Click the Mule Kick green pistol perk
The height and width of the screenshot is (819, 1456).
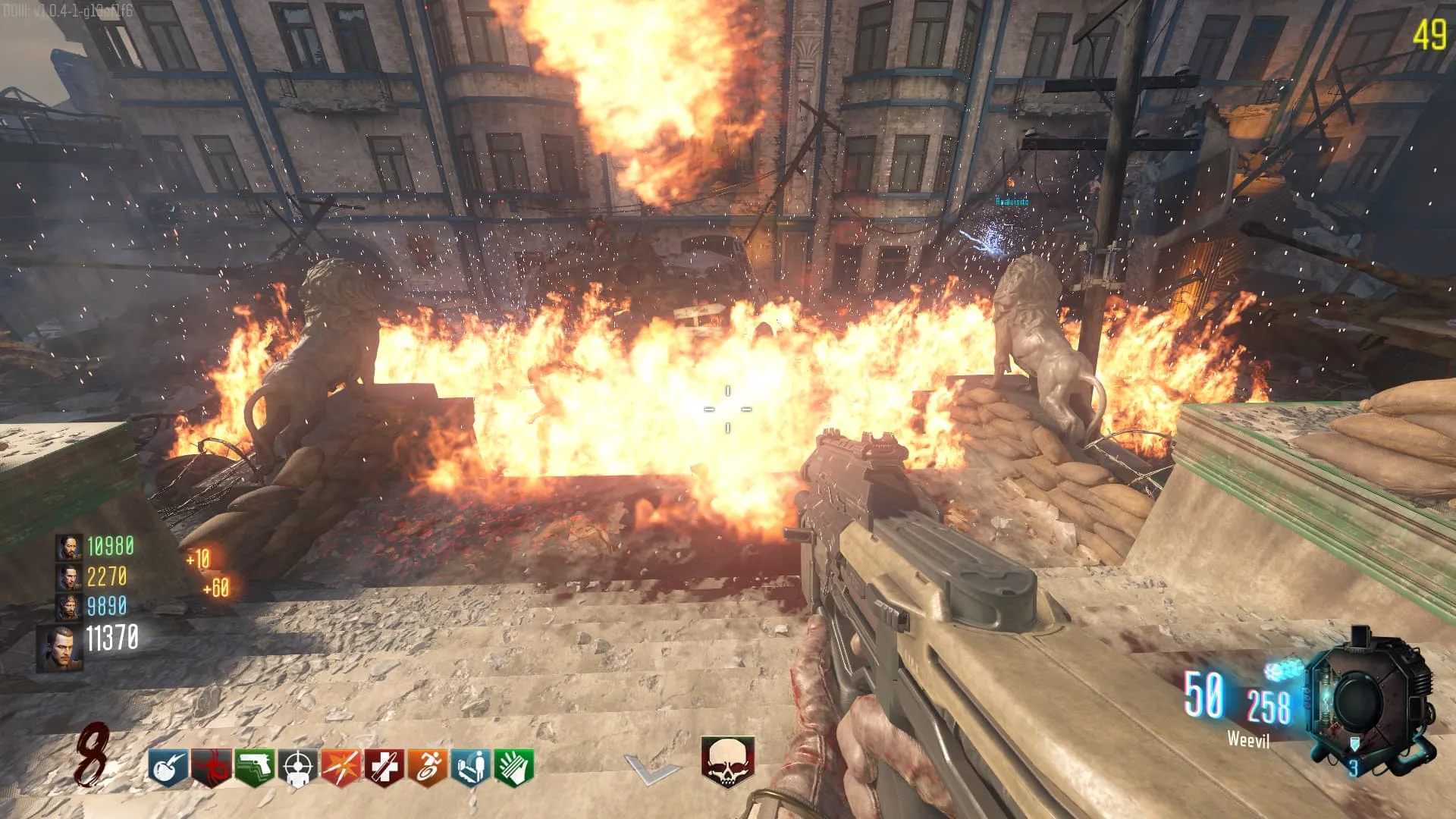coord(254,767)
